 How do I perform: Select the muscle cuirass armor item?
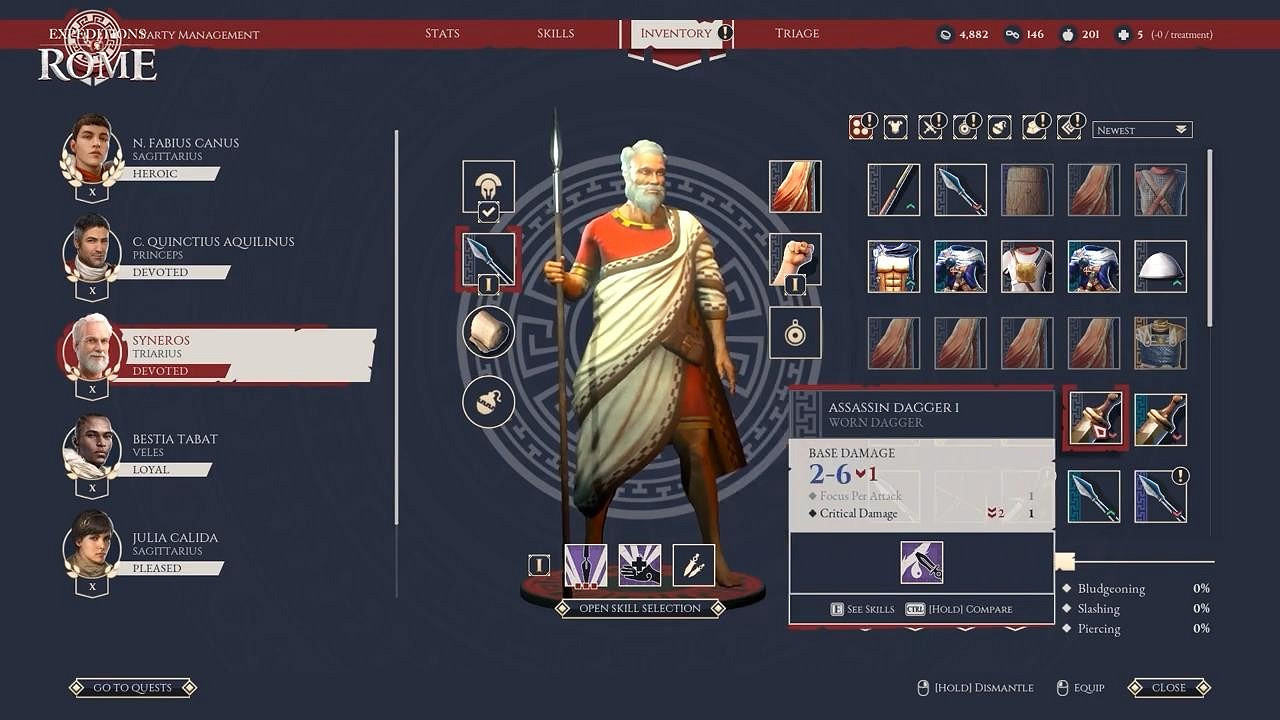893,266
